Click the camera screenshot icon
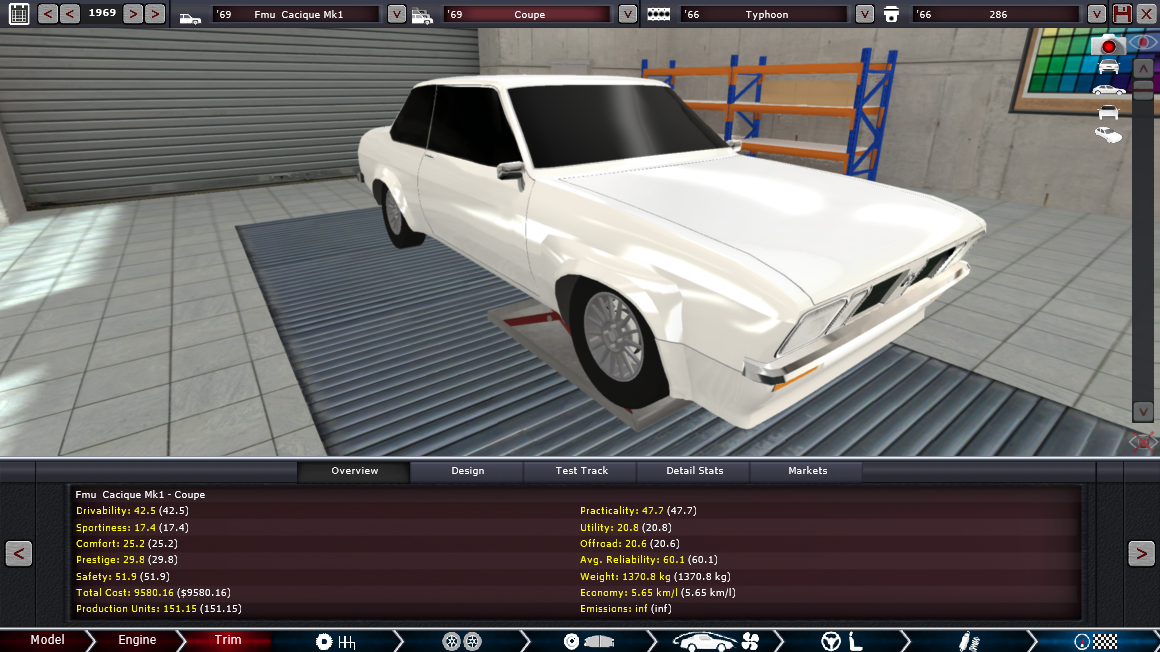The height and width of the screenshot is (652, 1160). point(1108,45)
